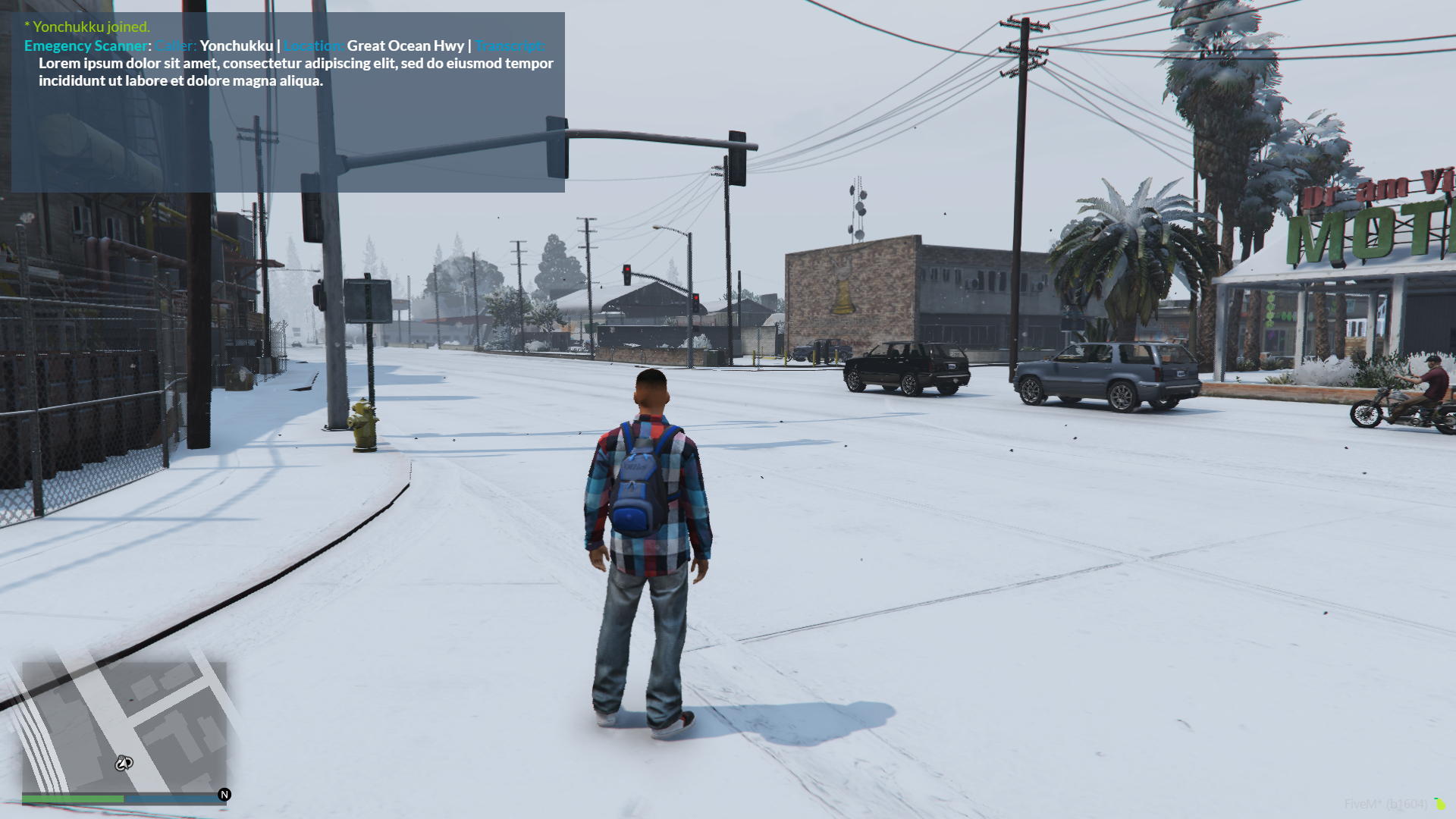Click the player blip on the minimap

pos(124,763)
